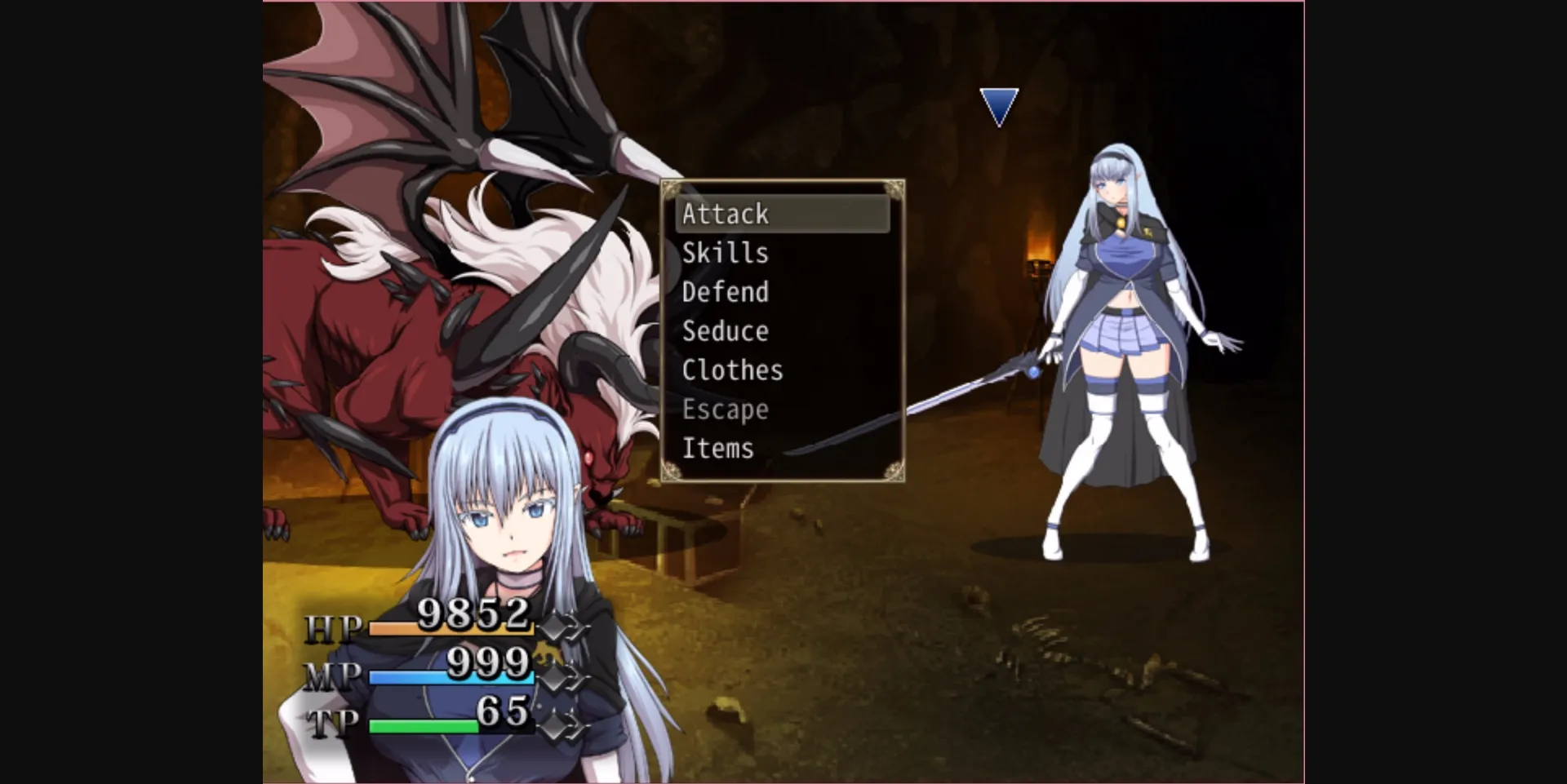Select the Attack command

pos(725,214)
